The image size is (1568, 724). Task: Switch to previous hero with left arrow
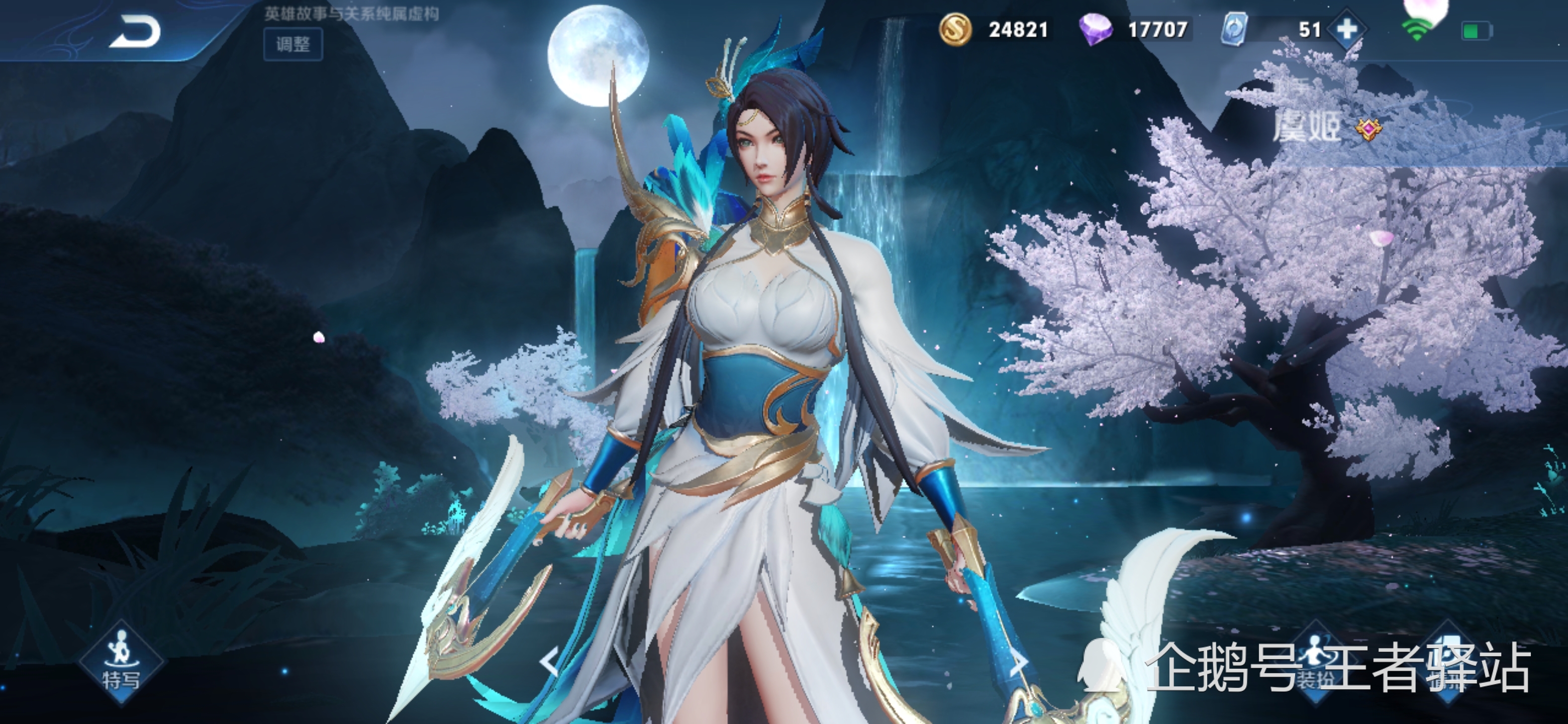point(550,662)
